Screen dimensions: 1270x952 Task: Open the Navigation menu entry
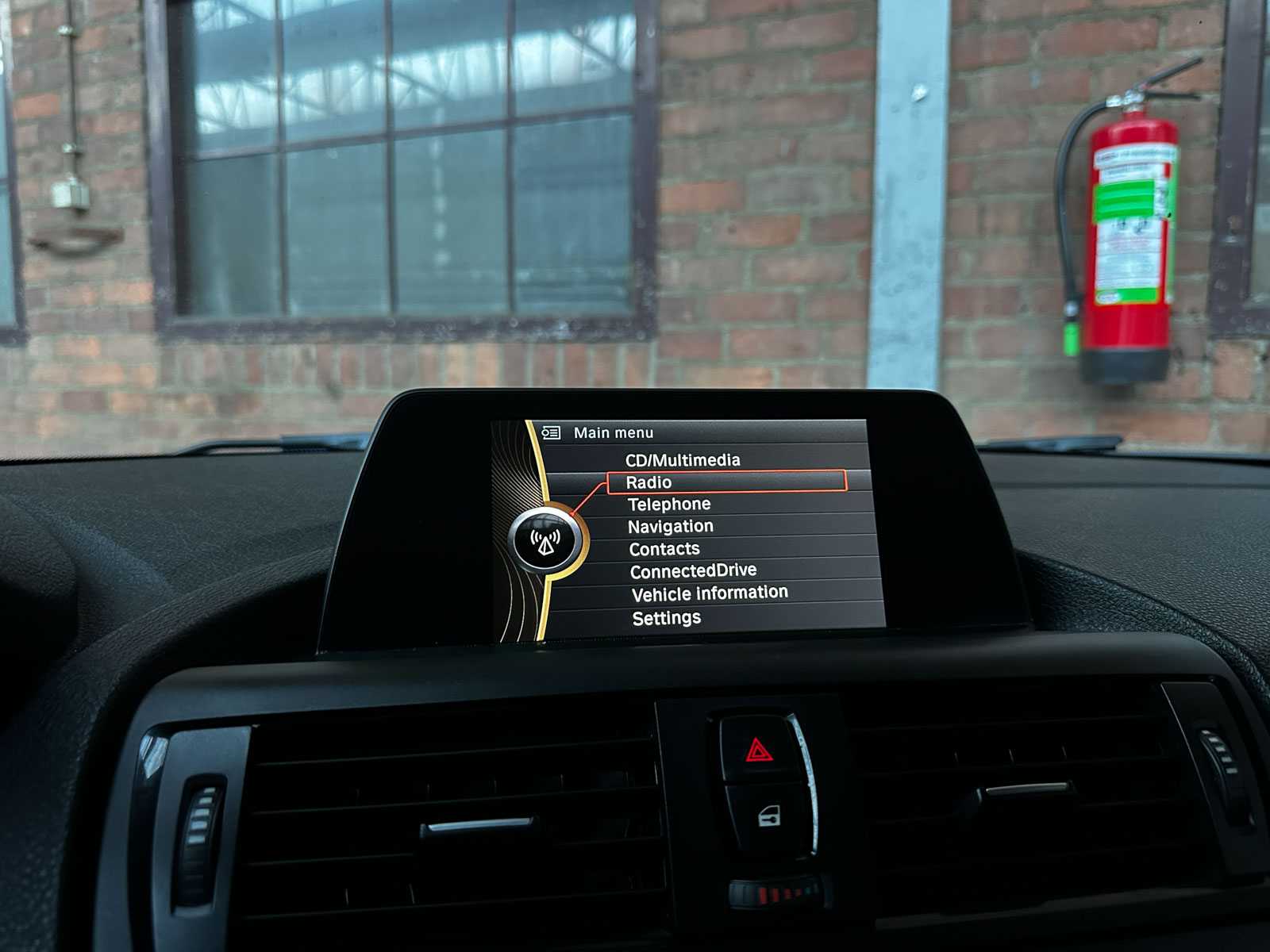(x=671, y=525)
